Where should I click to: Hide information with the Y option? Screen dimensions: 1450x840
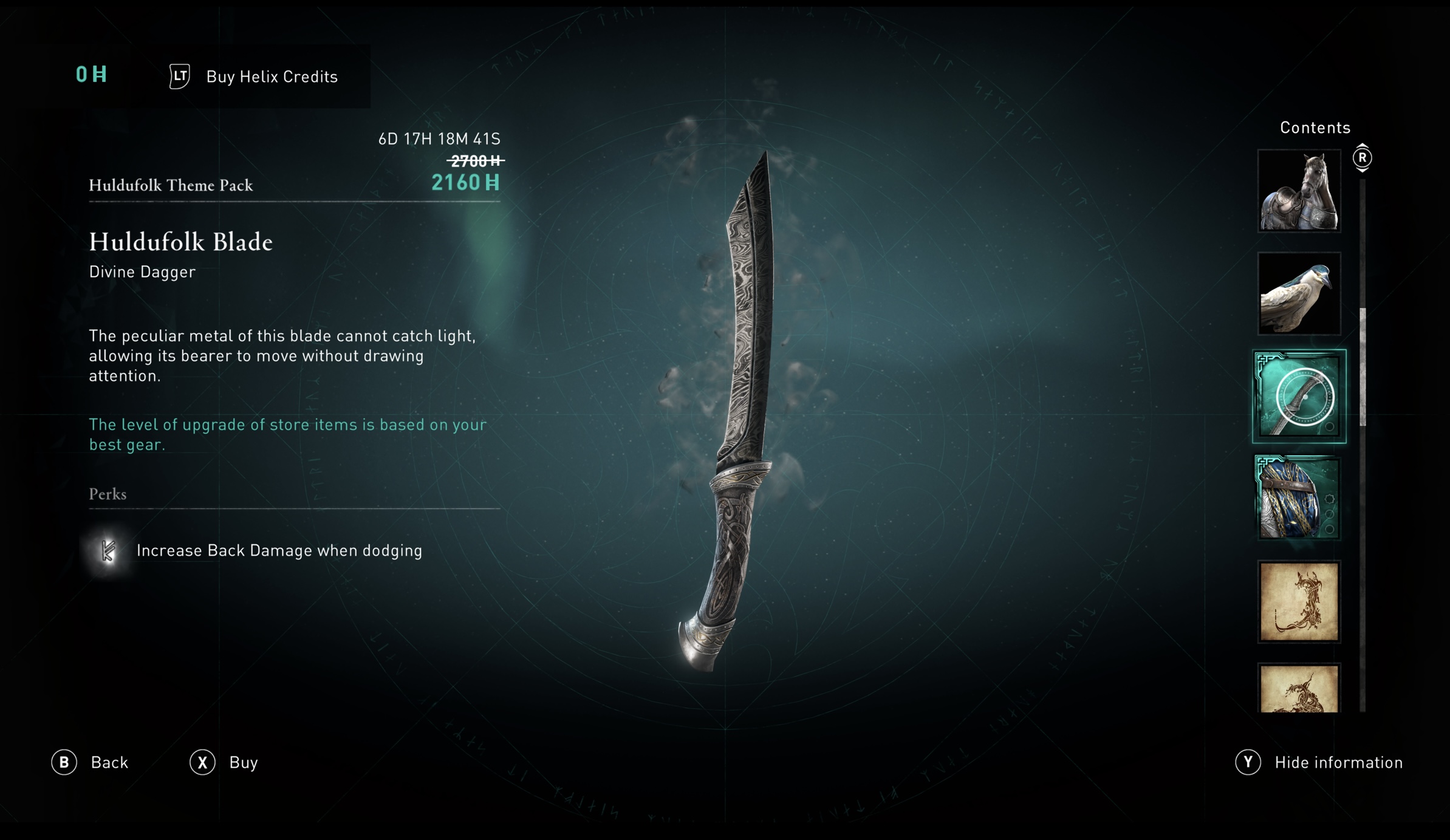tap(1338, 762)
